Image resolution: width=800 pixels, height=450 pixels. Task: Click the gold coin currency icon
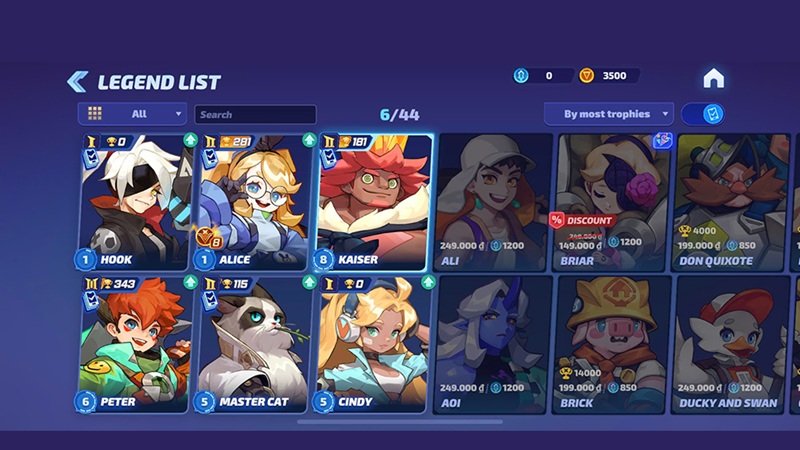tap(588, 76)
